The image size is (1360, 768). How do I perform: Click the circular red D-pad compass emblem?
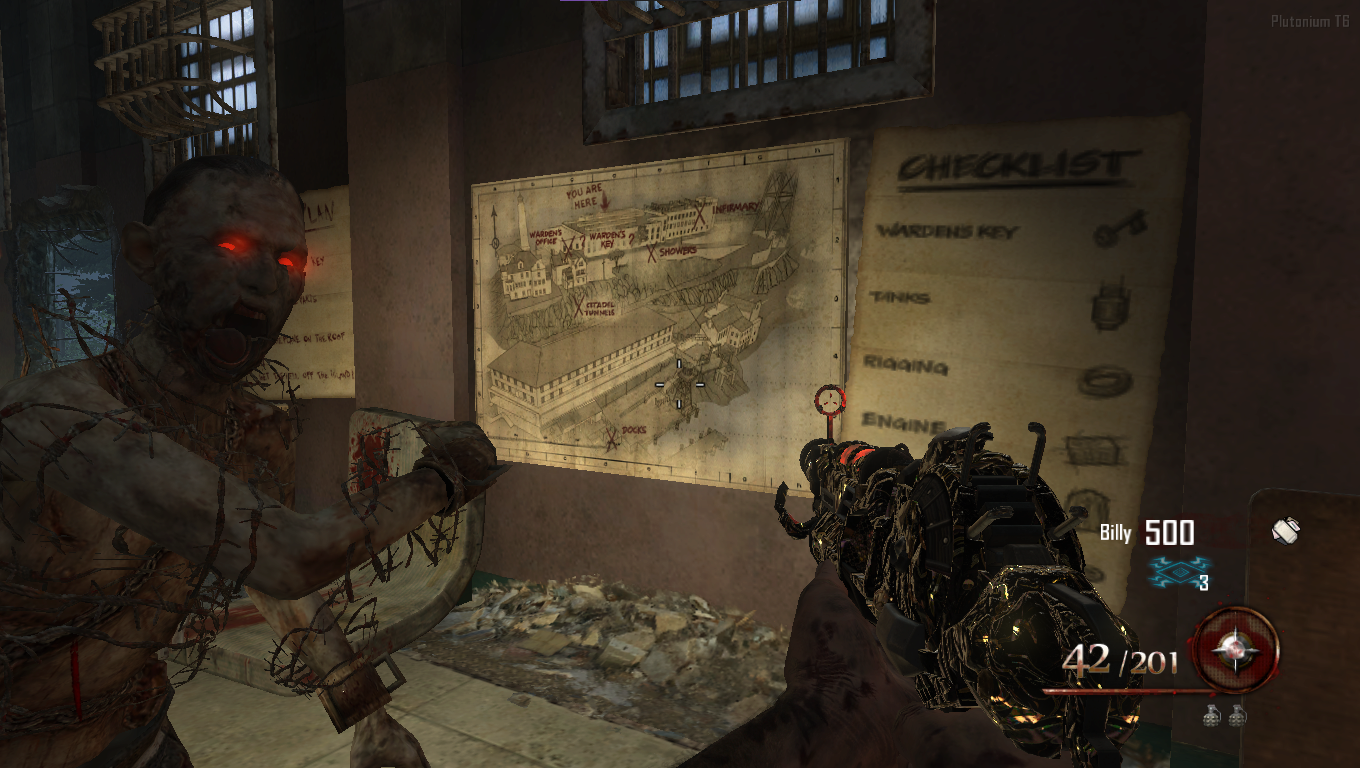(x=1236, y=648)
